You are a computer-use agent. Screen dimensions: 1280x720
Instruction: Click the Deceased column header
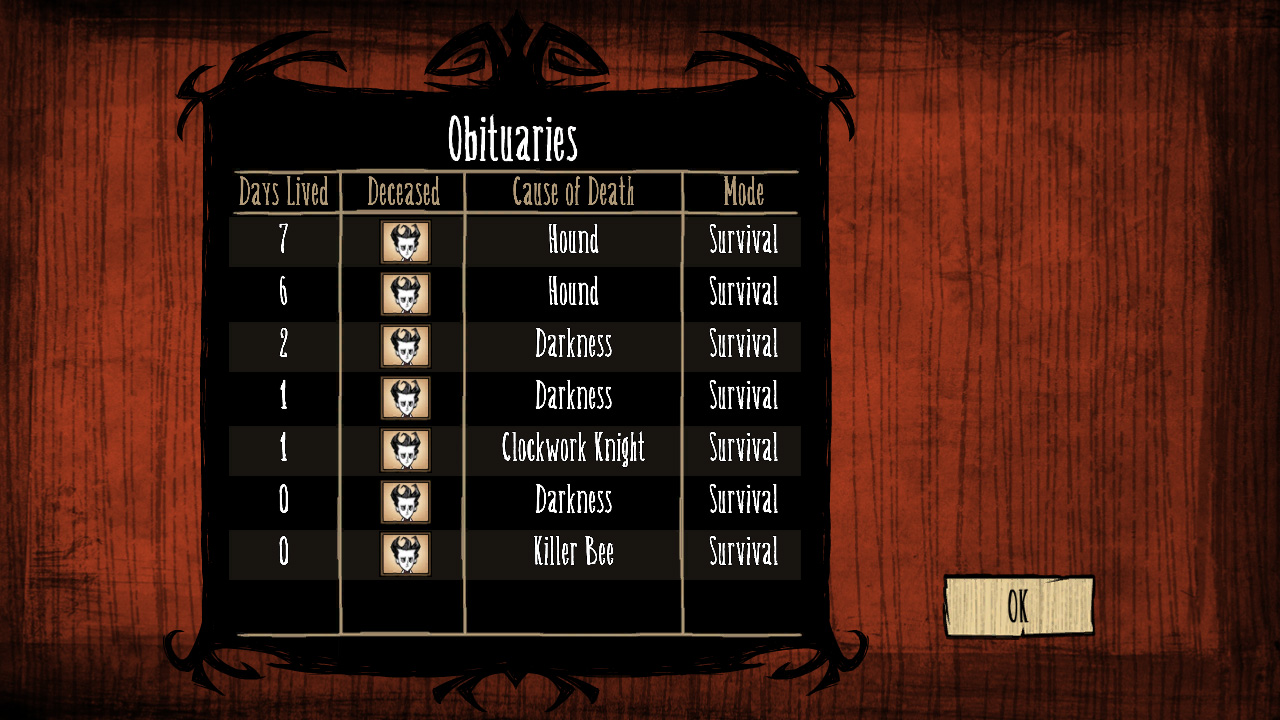tap(403, 194)
